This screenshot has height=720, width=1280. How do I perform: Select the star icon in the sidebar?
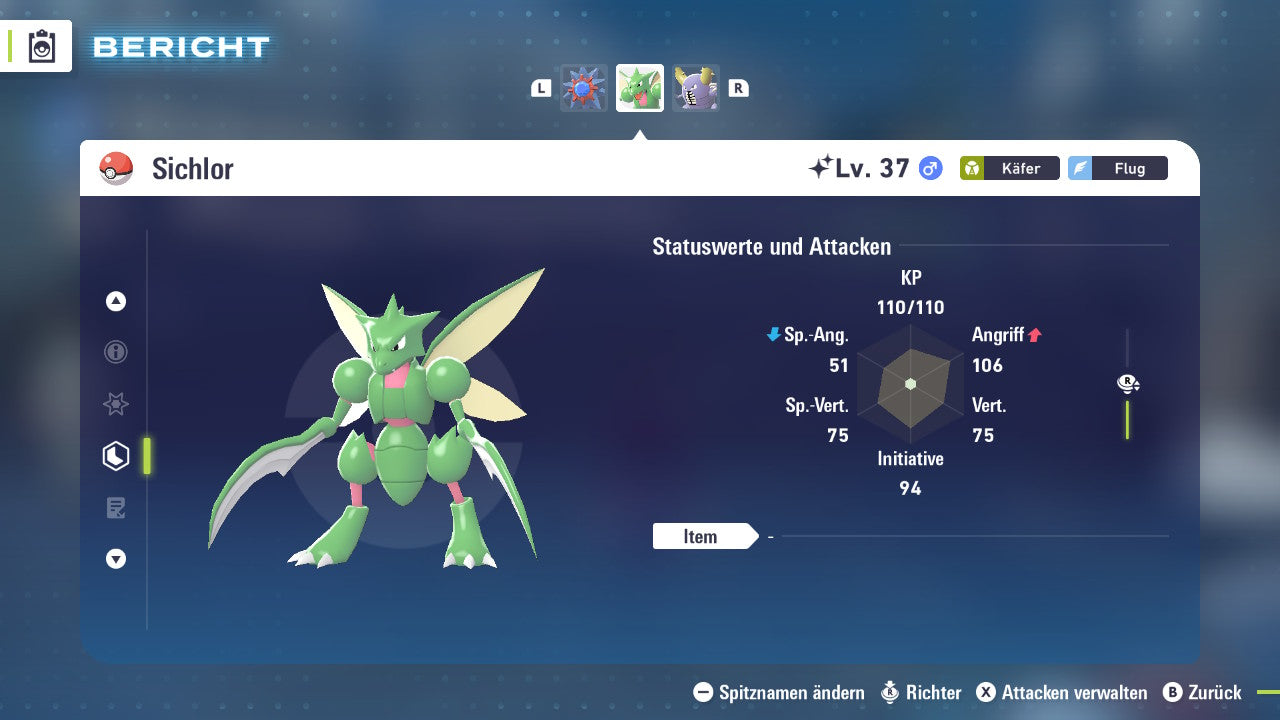(x=115, y=404)
